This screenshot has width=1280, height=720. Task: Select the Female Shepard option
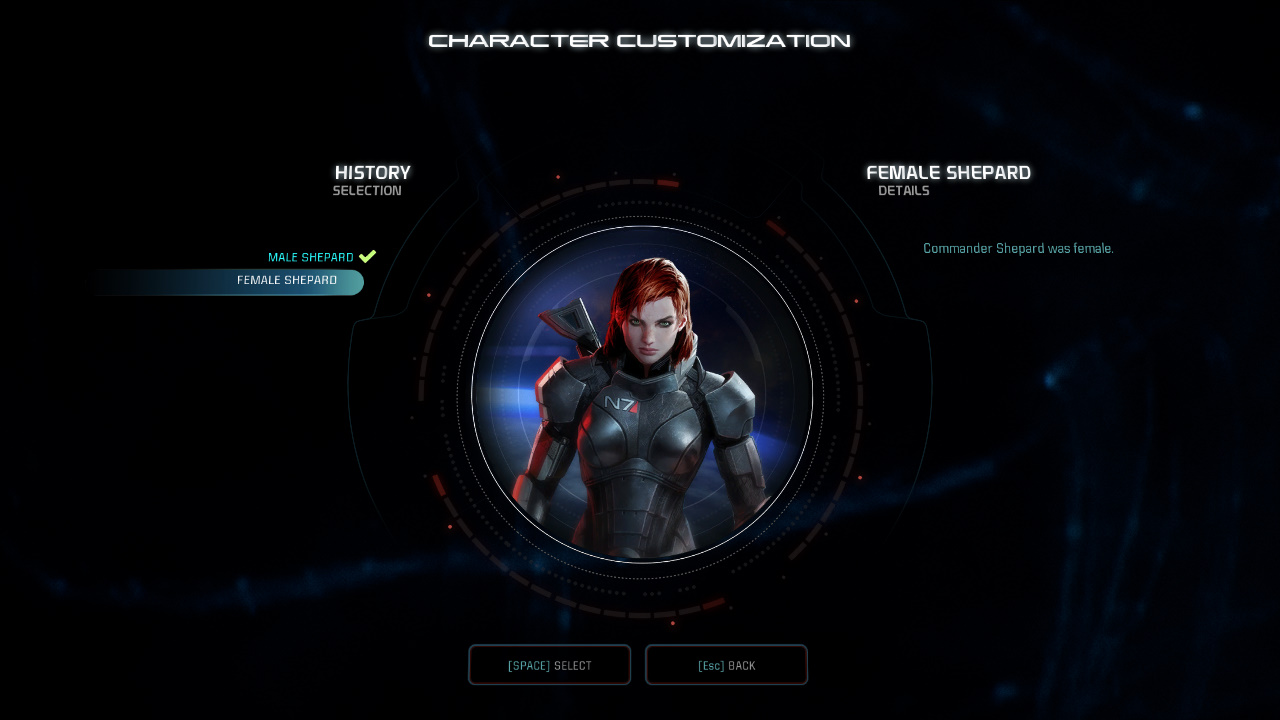[287, 281]
